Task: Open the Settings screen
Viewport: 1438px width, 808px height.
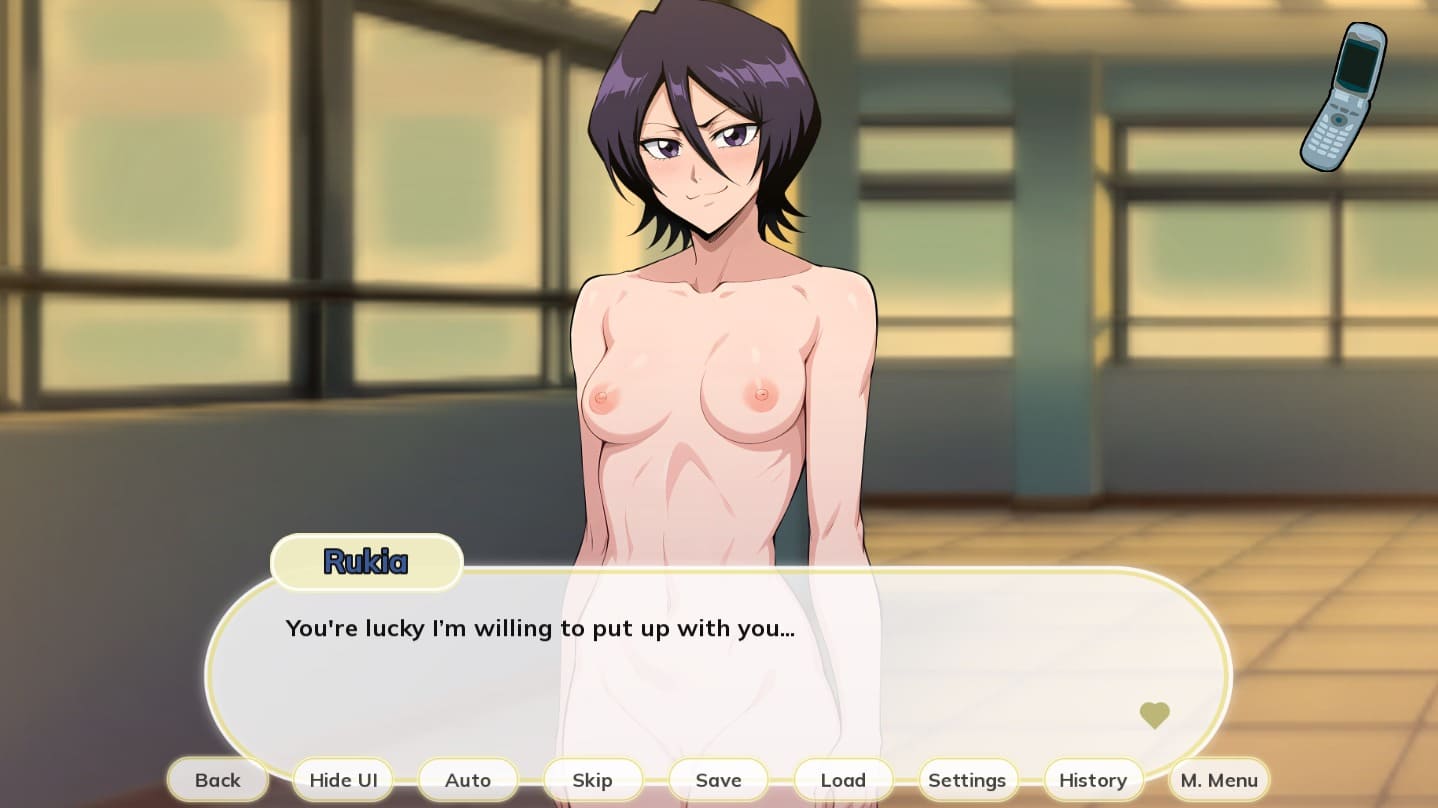Action: [967, 780]
